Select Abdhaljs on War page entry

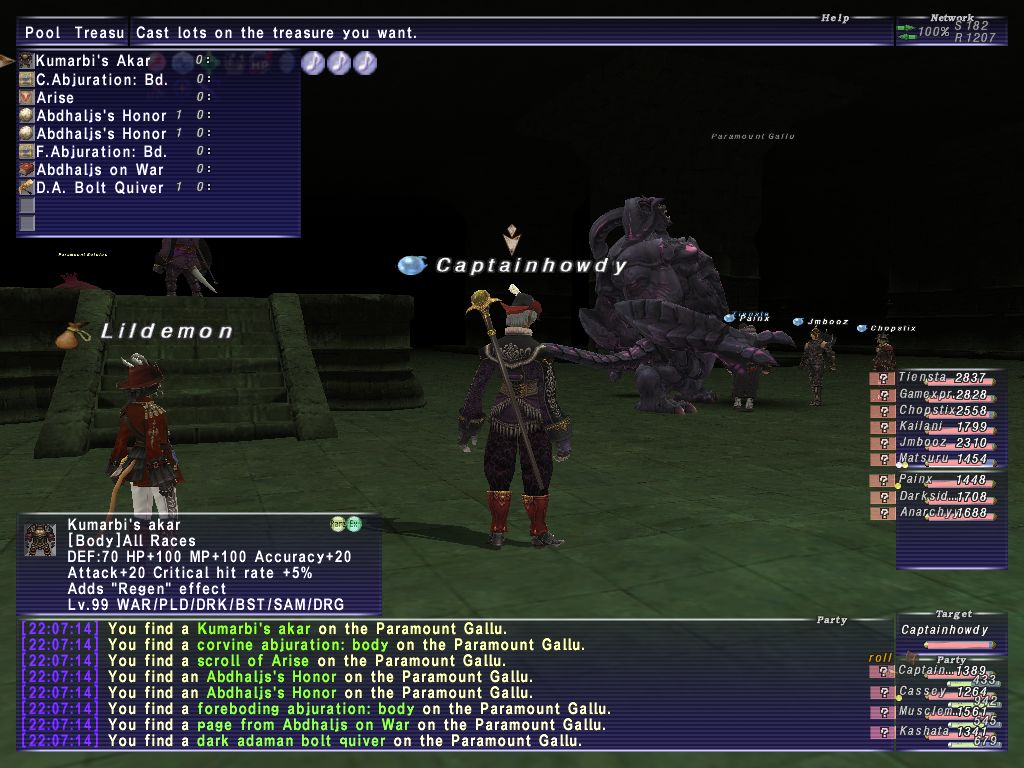[x=100, y=170]
